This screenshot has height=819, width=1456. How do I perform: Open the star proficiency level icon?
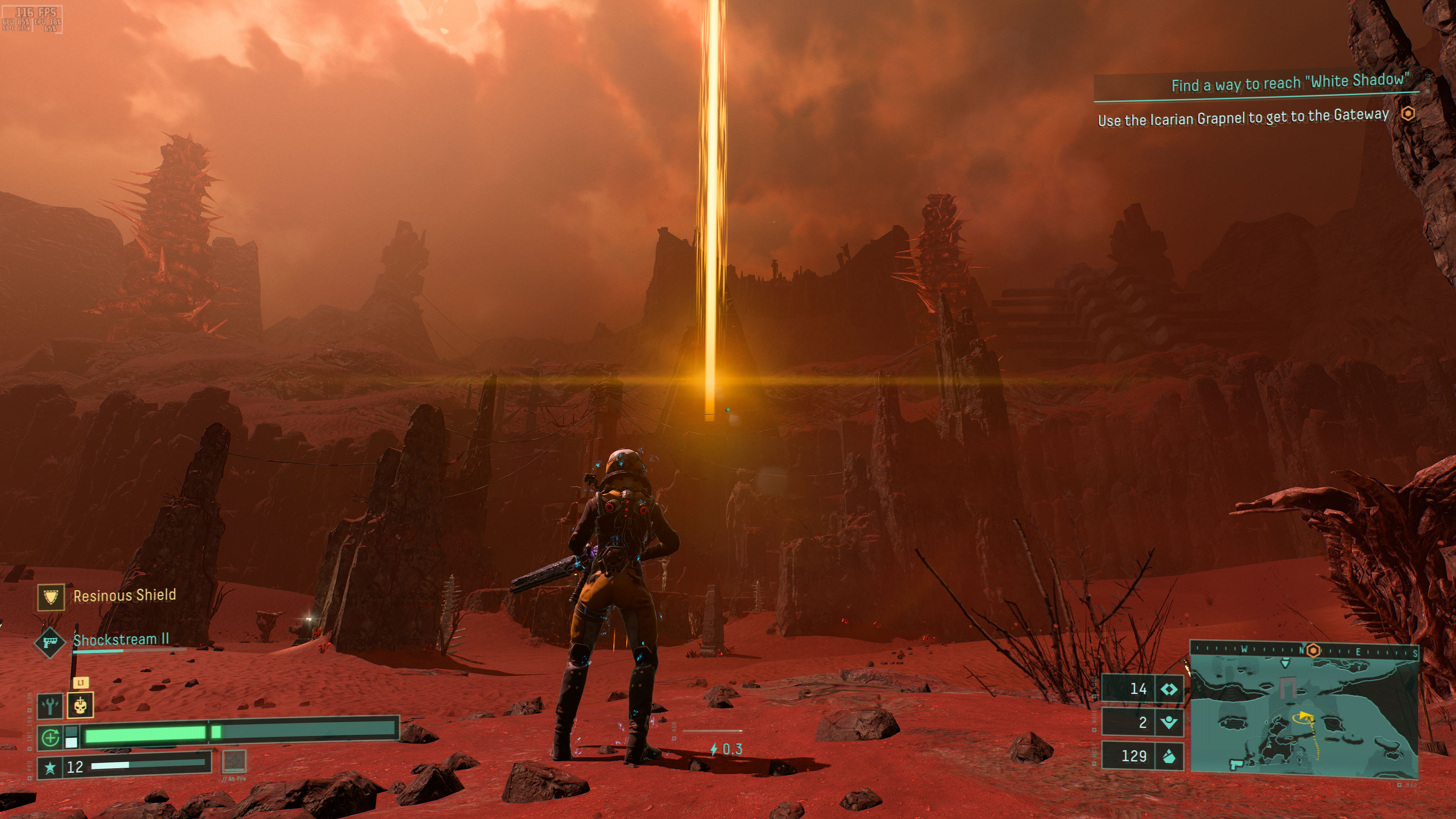pos(50,767)
